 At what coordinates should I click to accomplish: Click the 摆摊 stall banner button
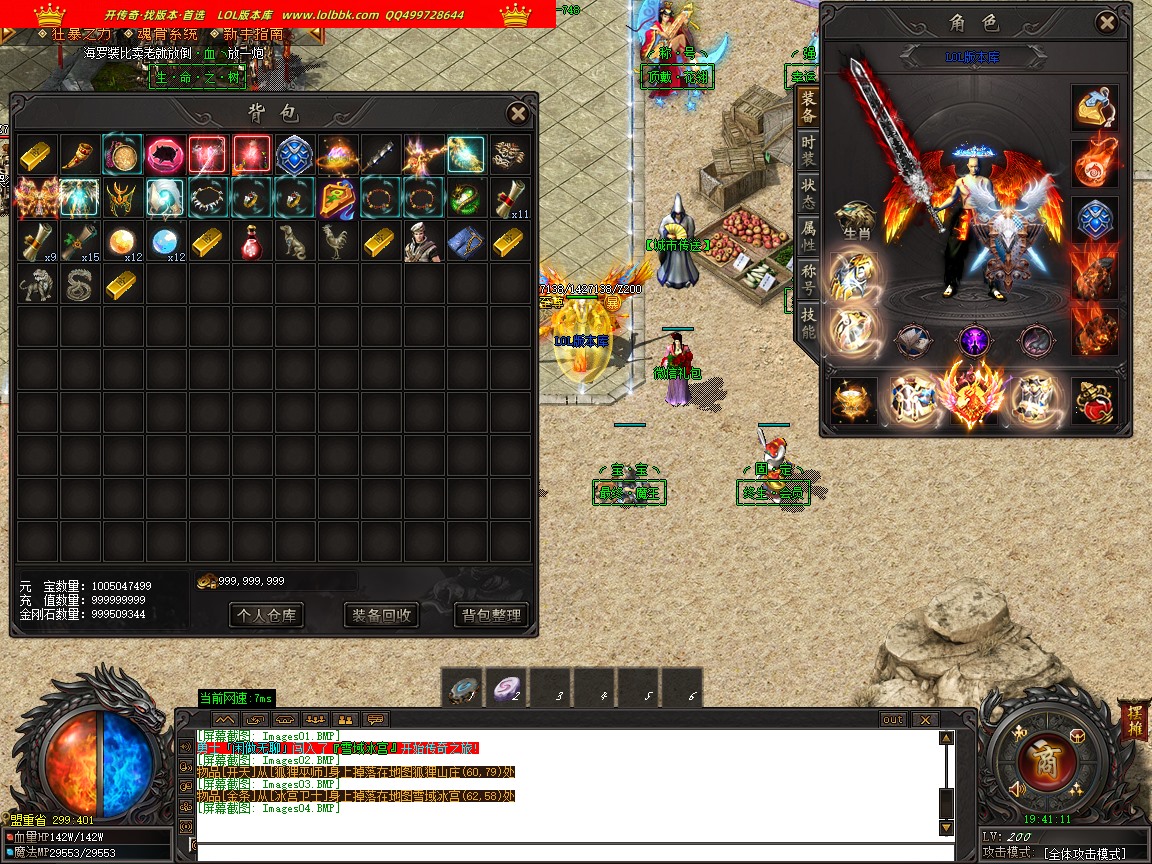point(1134,720)
